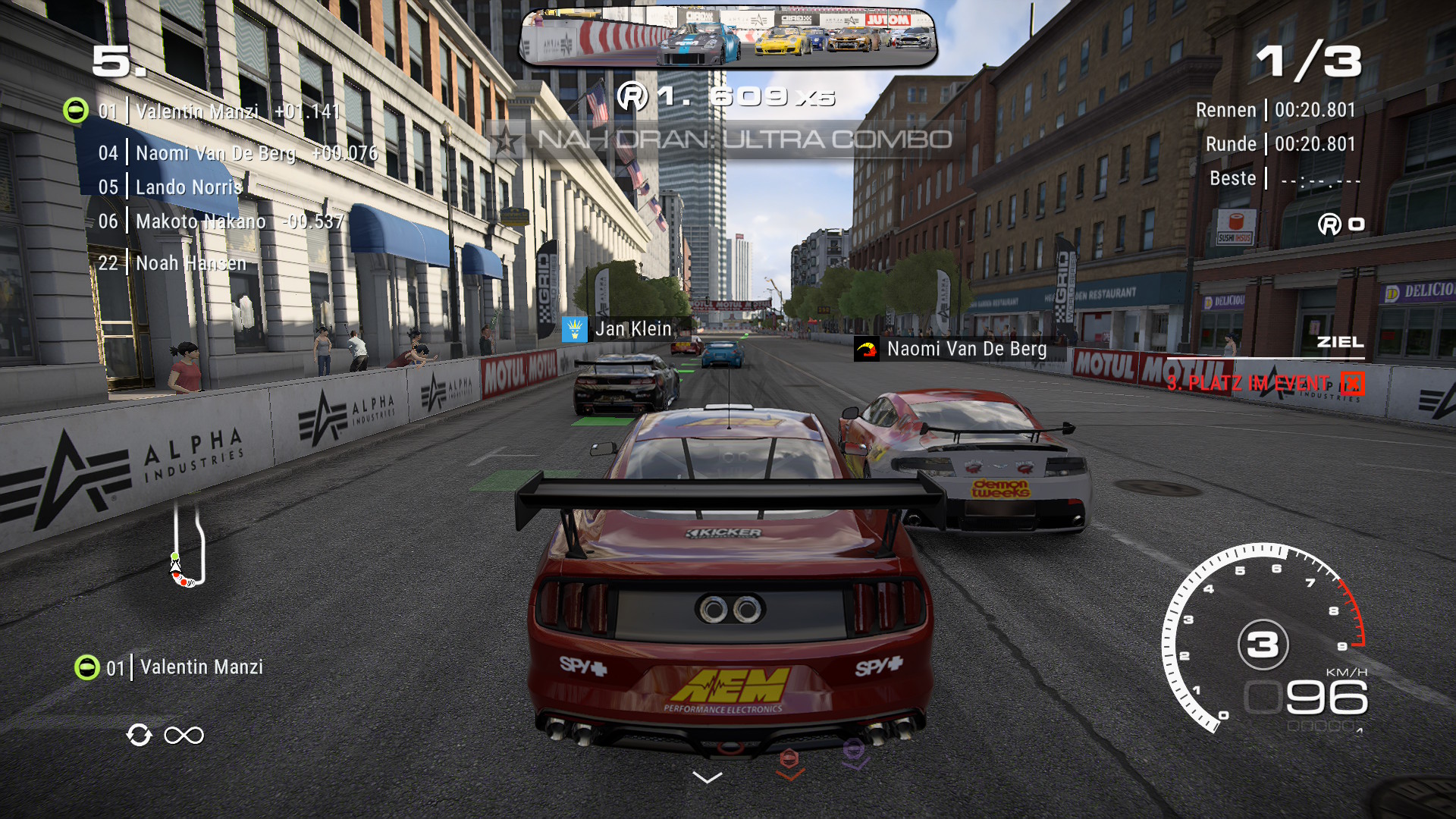Select Naomi Van De Berg's floating car name tag
This screenshot has width=1456, height=819.
(952, 349)
